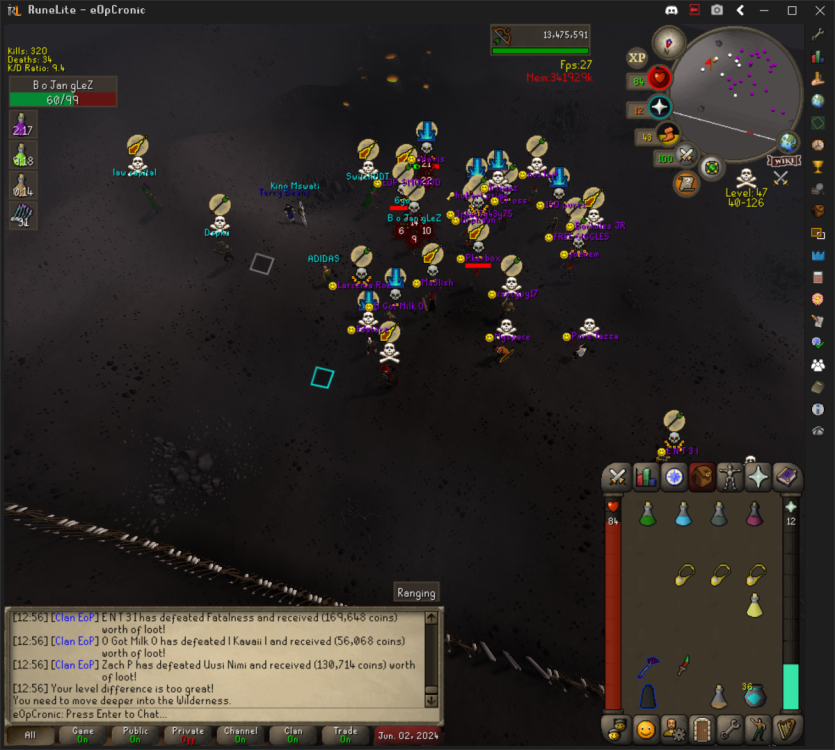Activate the special attack orb
This screenshot has width=835, height=750.
click(x=686, y=155)
